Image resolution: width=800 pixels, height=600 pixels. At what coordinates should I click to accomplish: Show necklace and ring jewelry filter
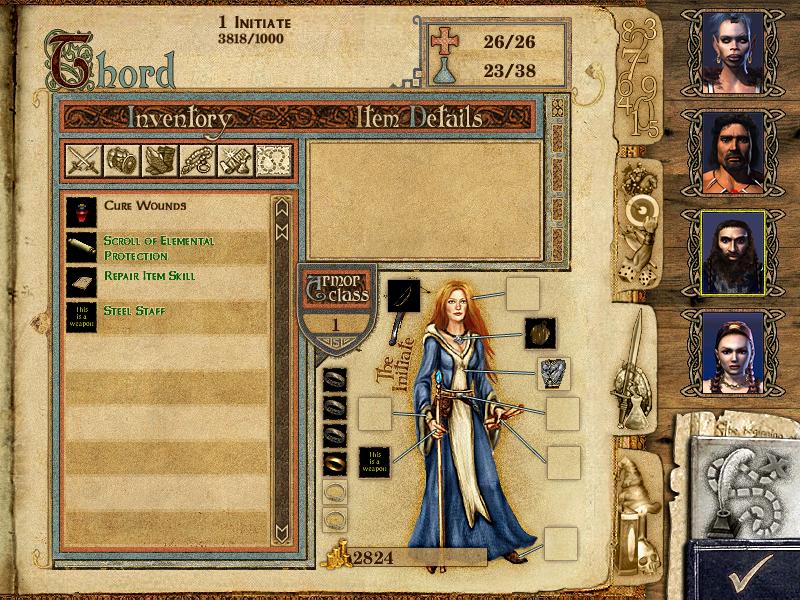pyautogui.click(x=196, y=161)
